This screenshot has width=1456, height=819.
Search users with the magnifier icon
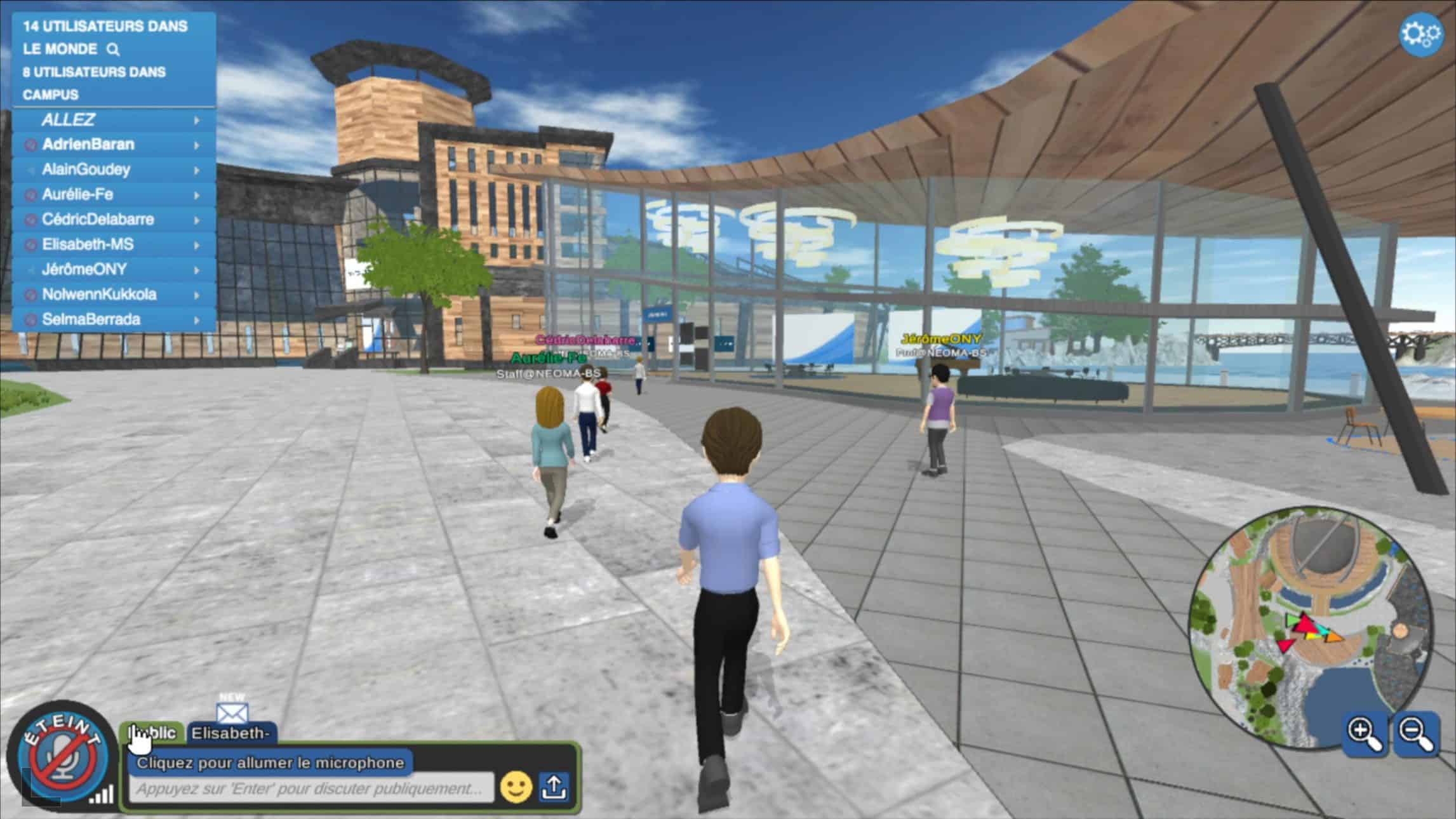113,50
